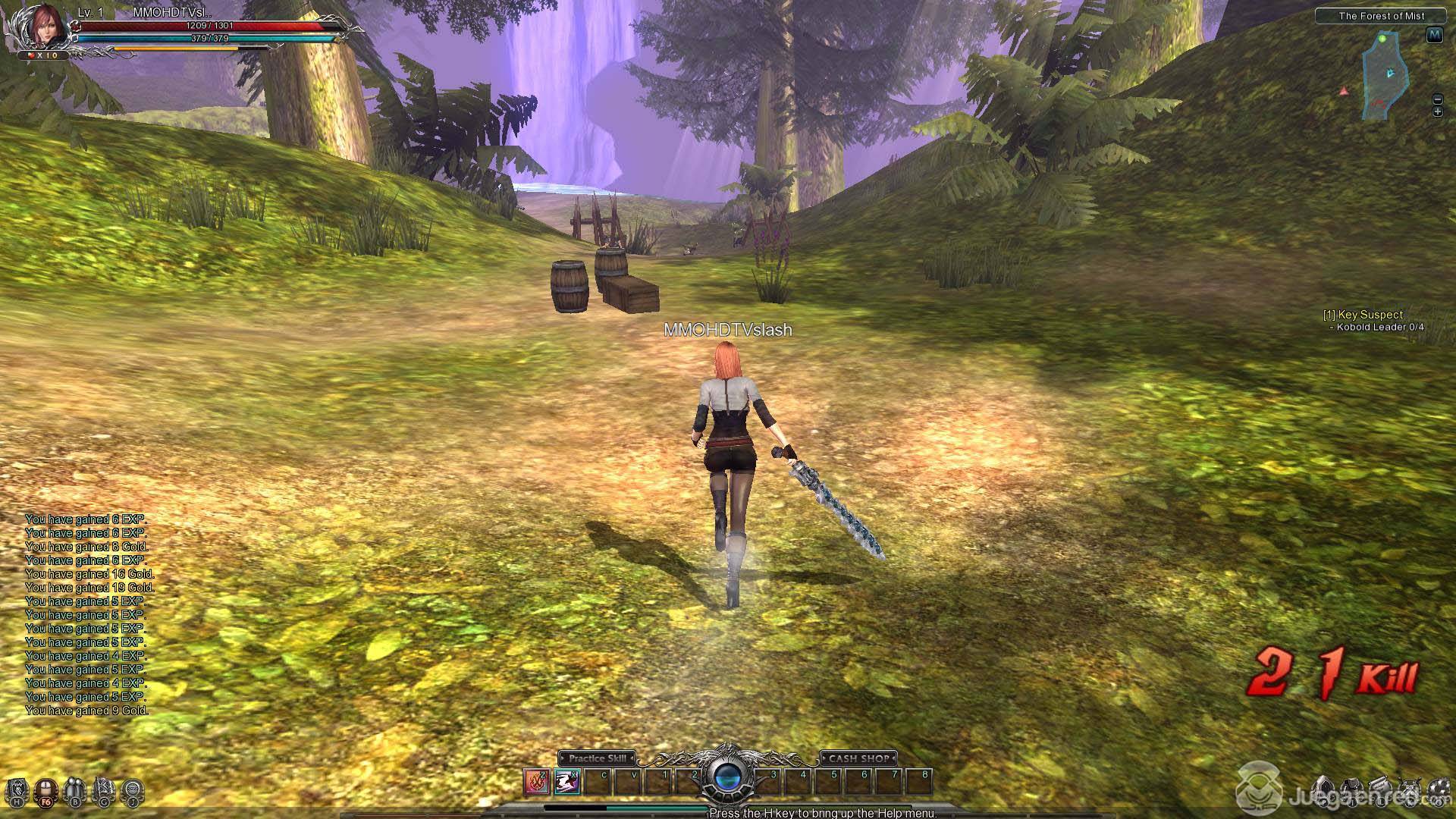The height and width of the screenshot is (819, 1456).
Task: Select the Key Suspect quest tracker entry
Action: point(1363,315)
